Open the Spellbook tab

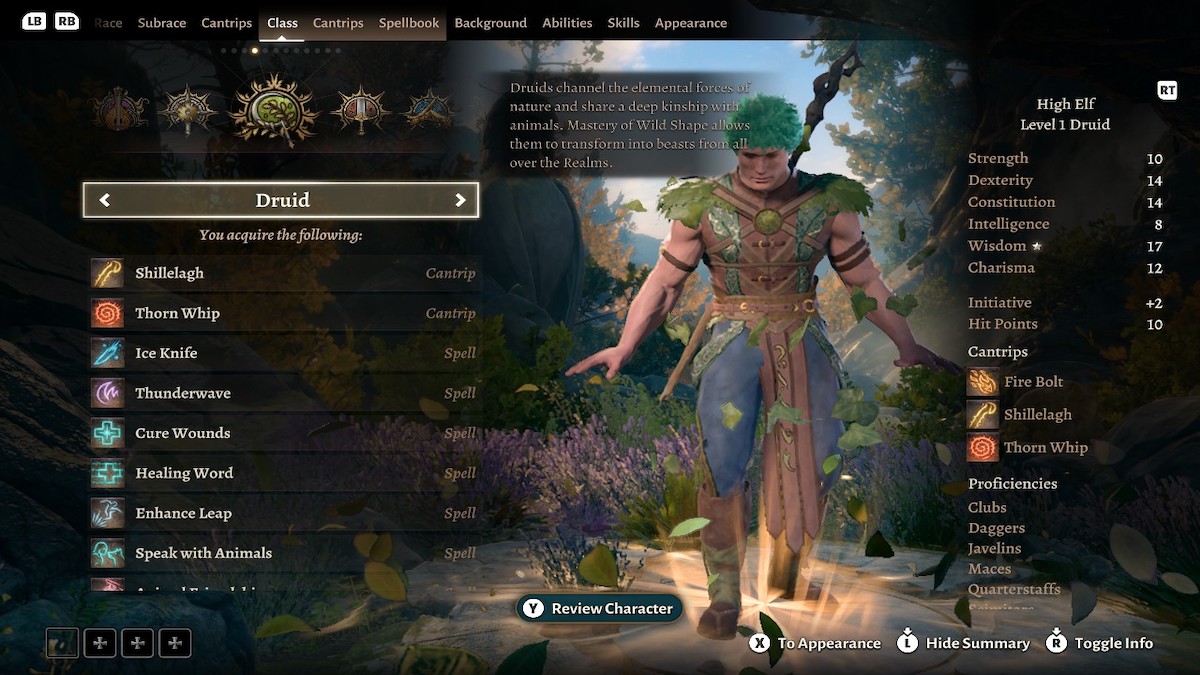click(x=409, y=23)
